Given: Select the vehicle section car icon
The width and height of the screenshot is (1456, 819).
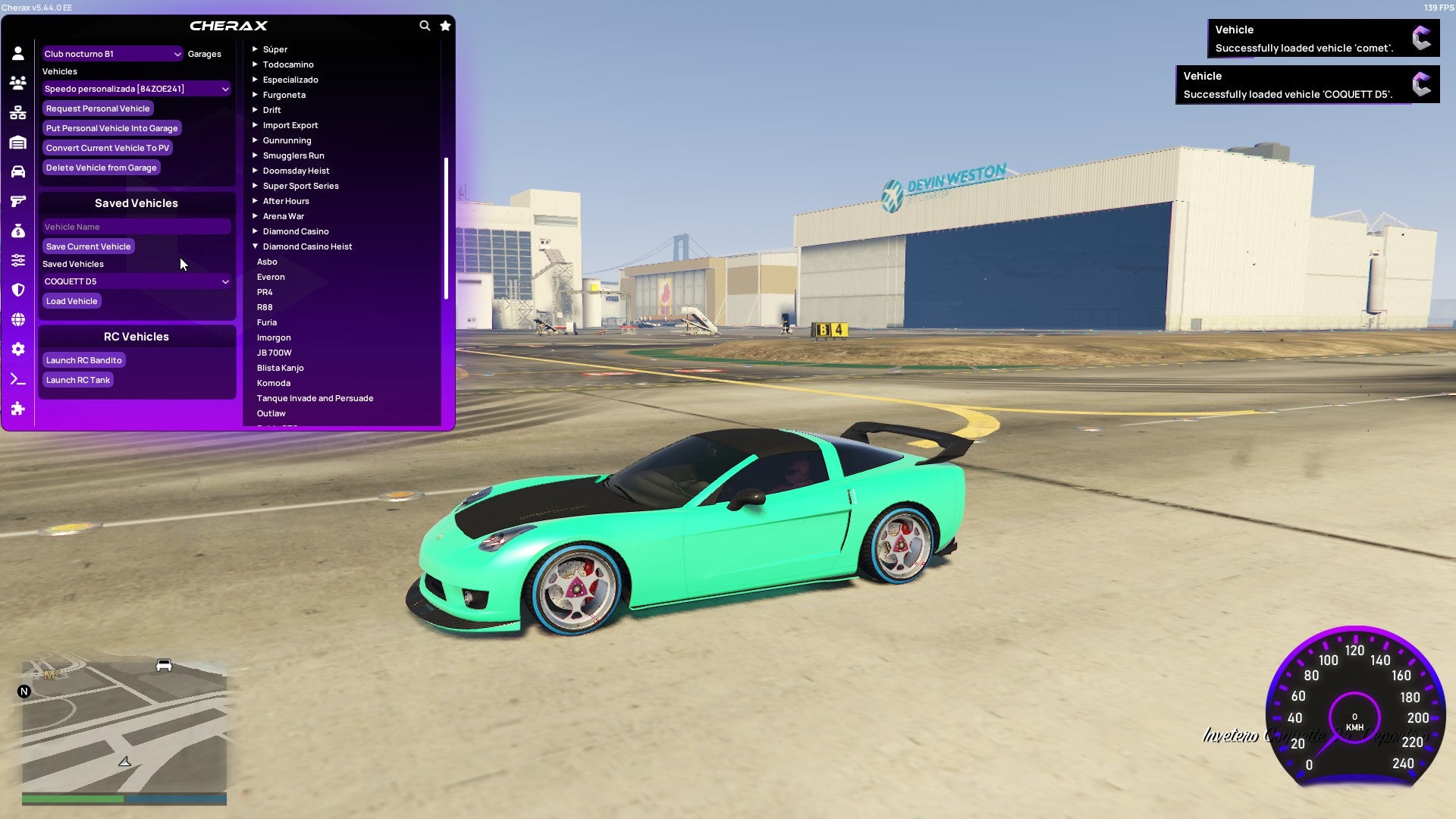Looking at the screenshot, I should click(18, 171).
